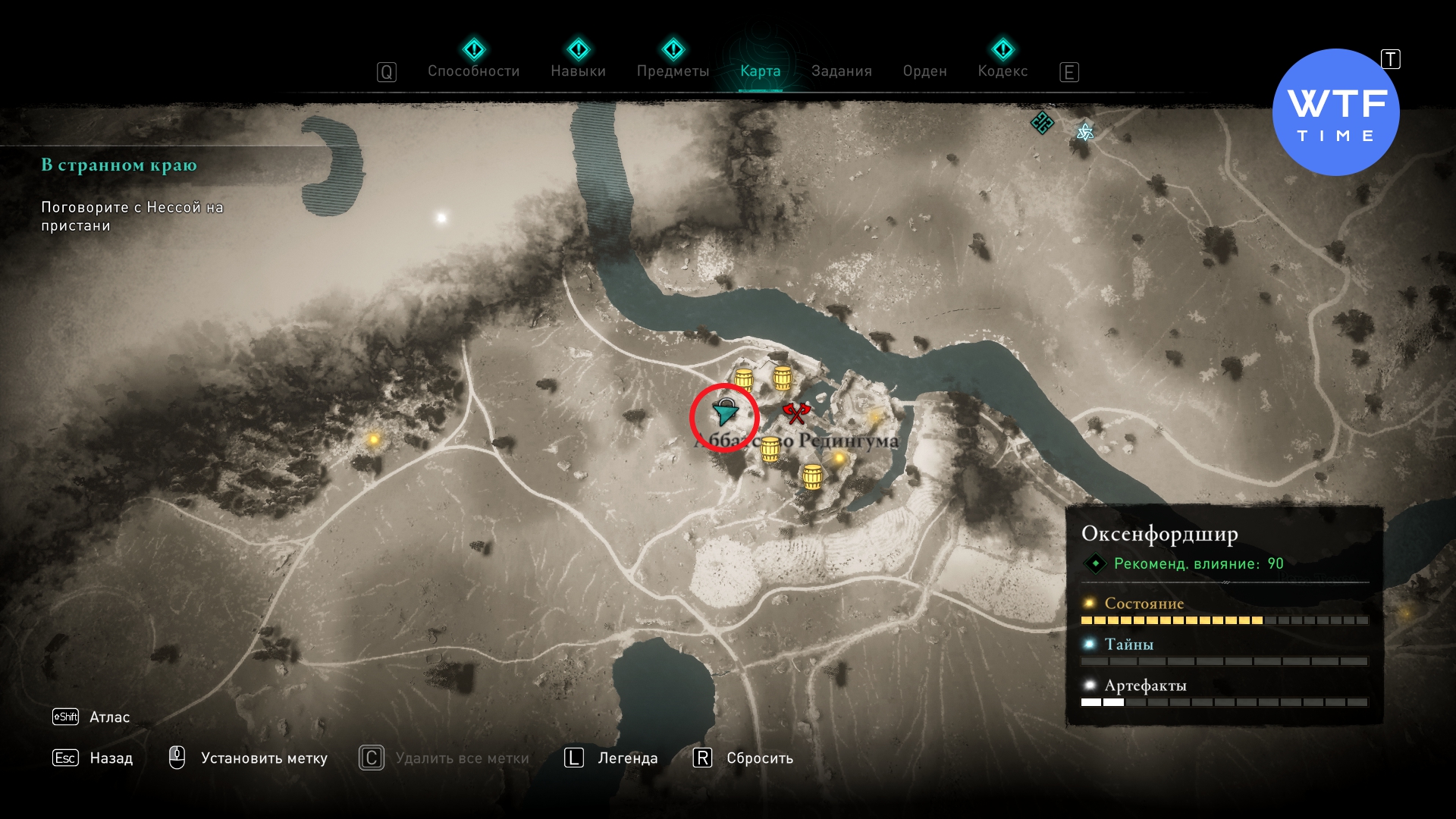
Task: Go to the Предметы tab
Action: 673,71
